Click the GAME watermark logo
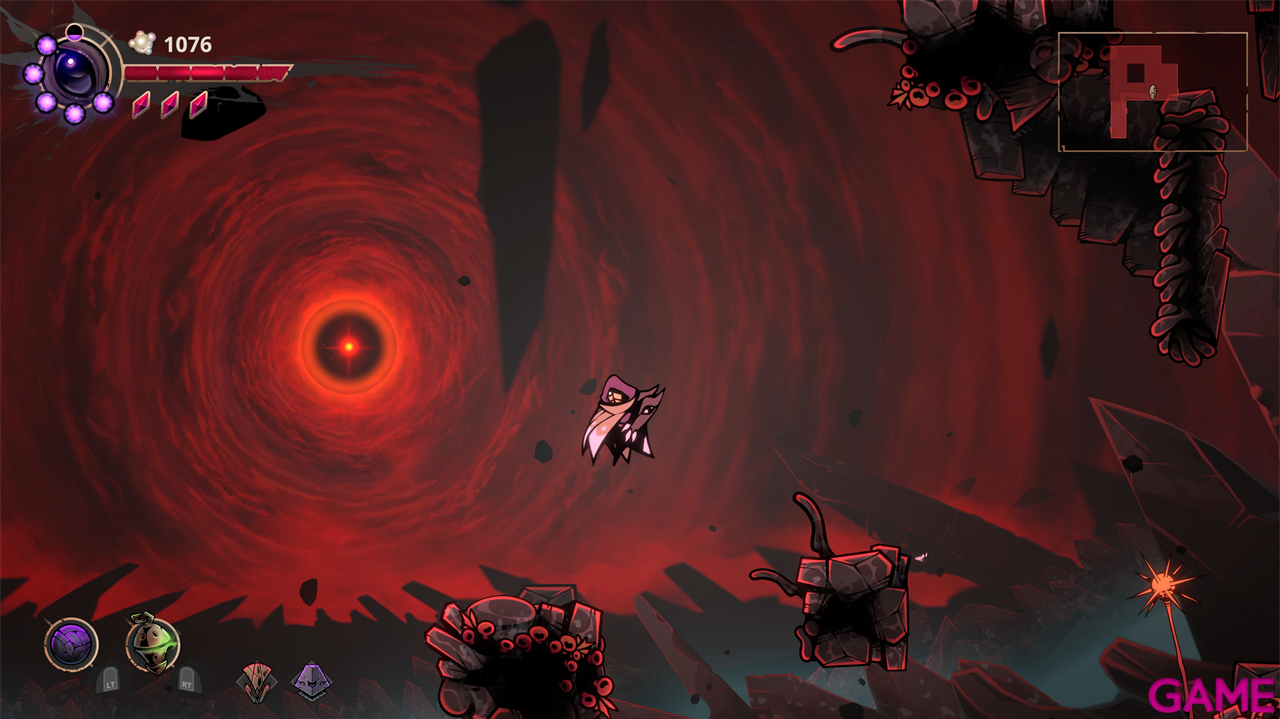 coord(1211,696)
